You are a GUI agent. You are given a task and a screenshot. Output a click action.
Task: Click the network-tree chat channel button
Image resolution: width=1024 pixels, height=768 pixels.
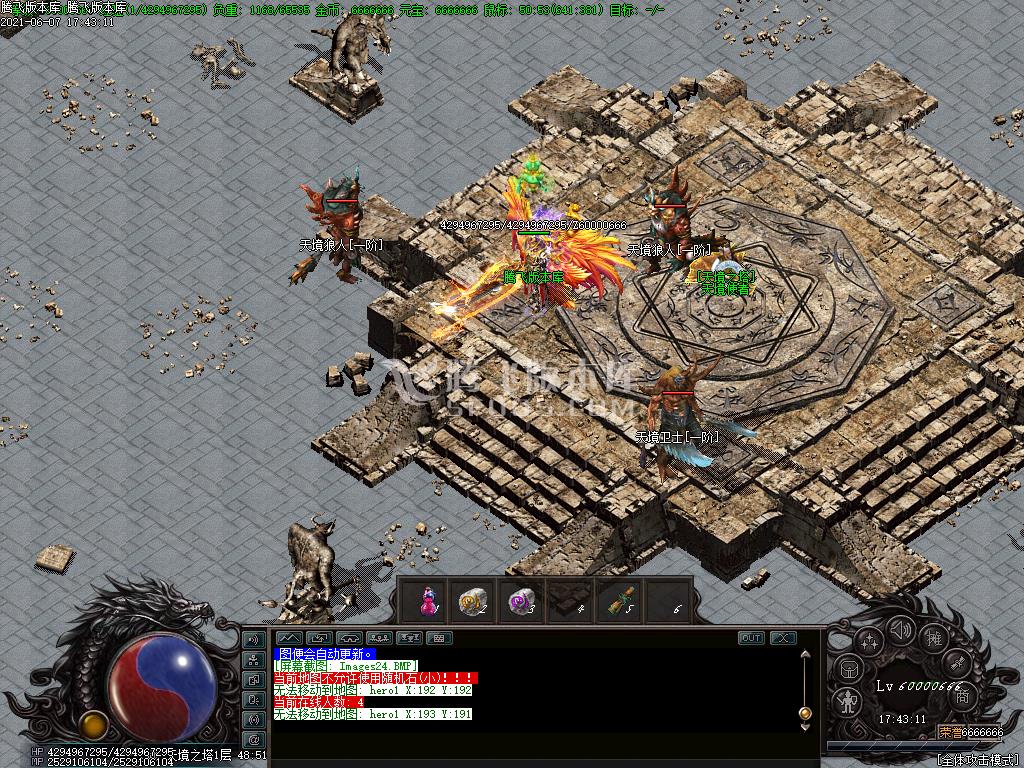click(x=254, y=659)
